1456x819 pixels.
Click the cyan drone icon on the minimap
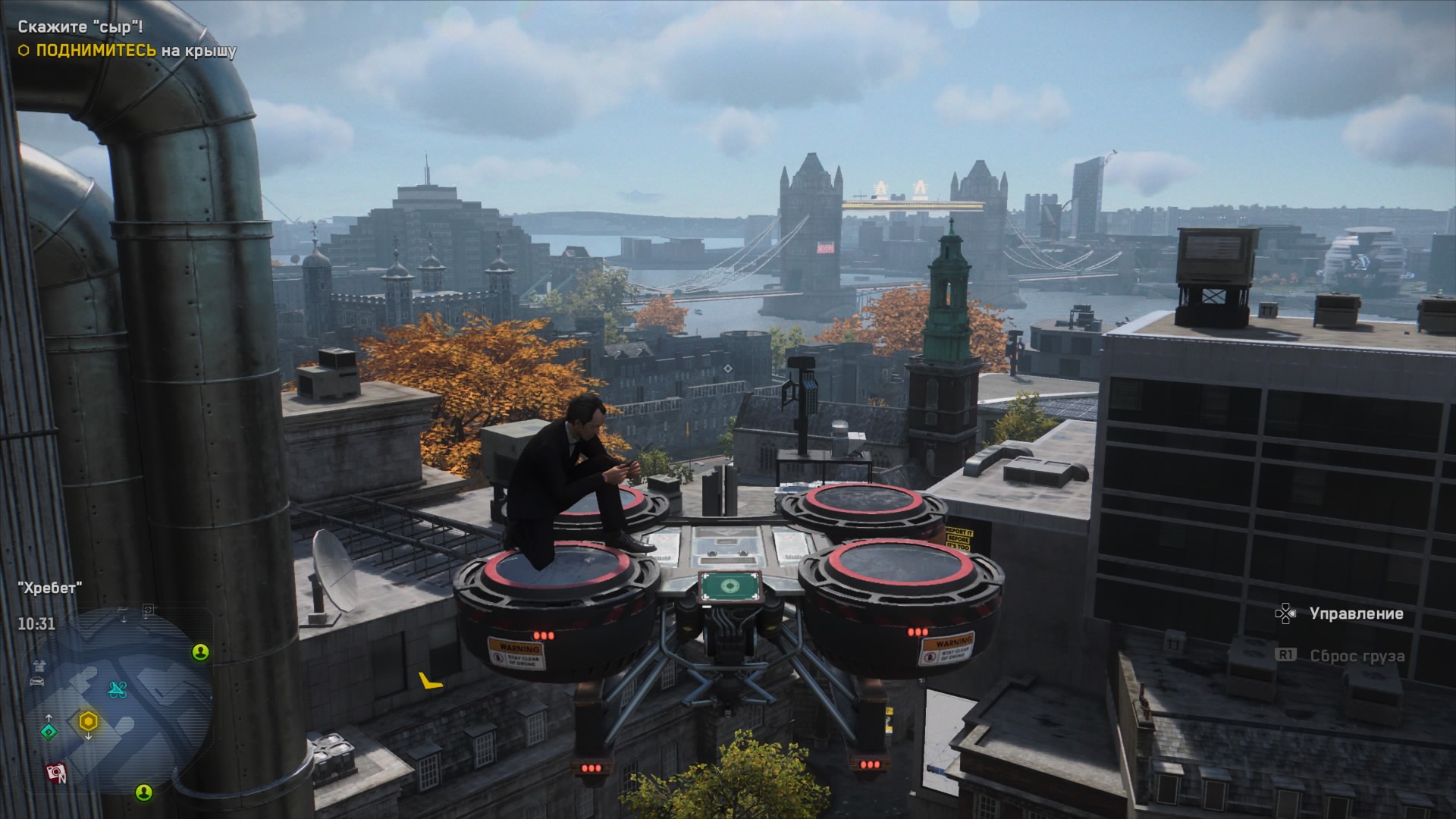click(x=118, y=689)
